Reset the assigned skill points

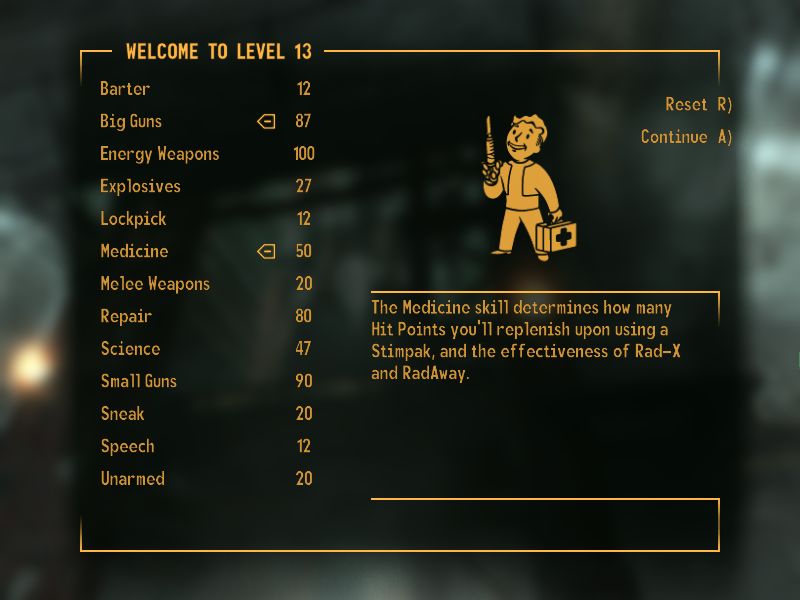click(698, 105)
